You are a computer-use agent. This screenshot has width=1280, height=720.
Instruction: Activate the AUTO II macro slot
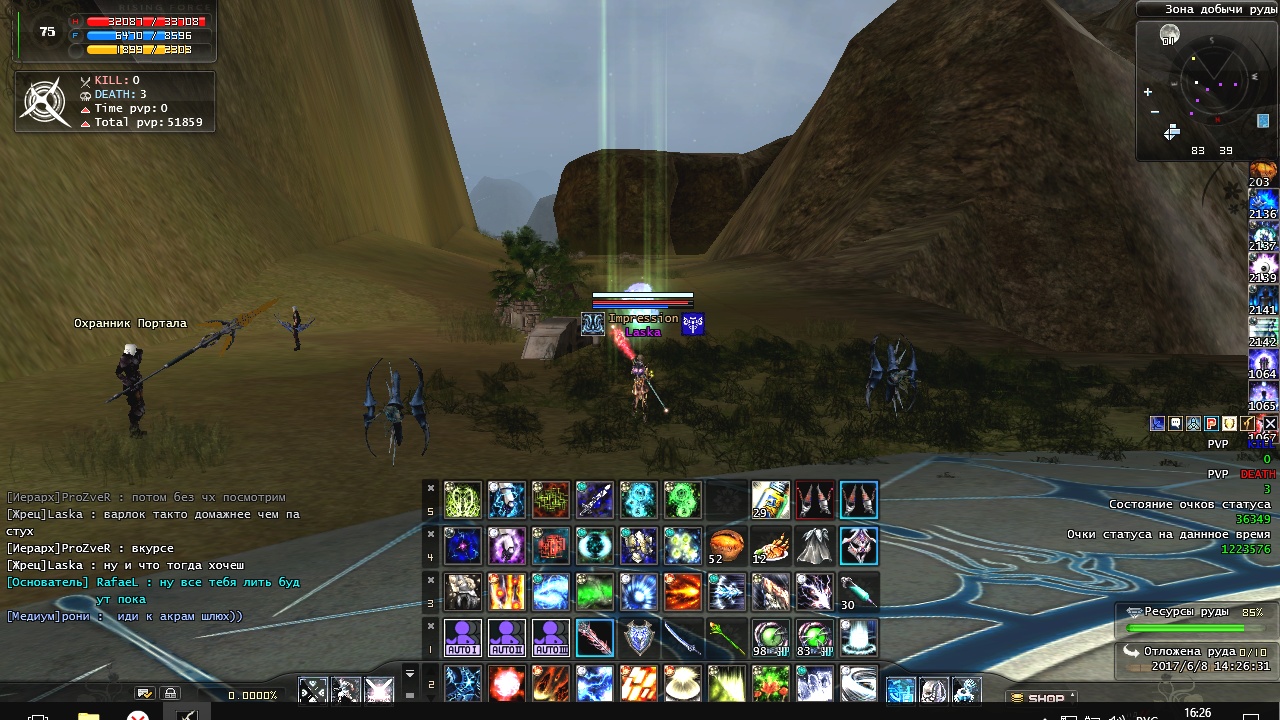507,637
